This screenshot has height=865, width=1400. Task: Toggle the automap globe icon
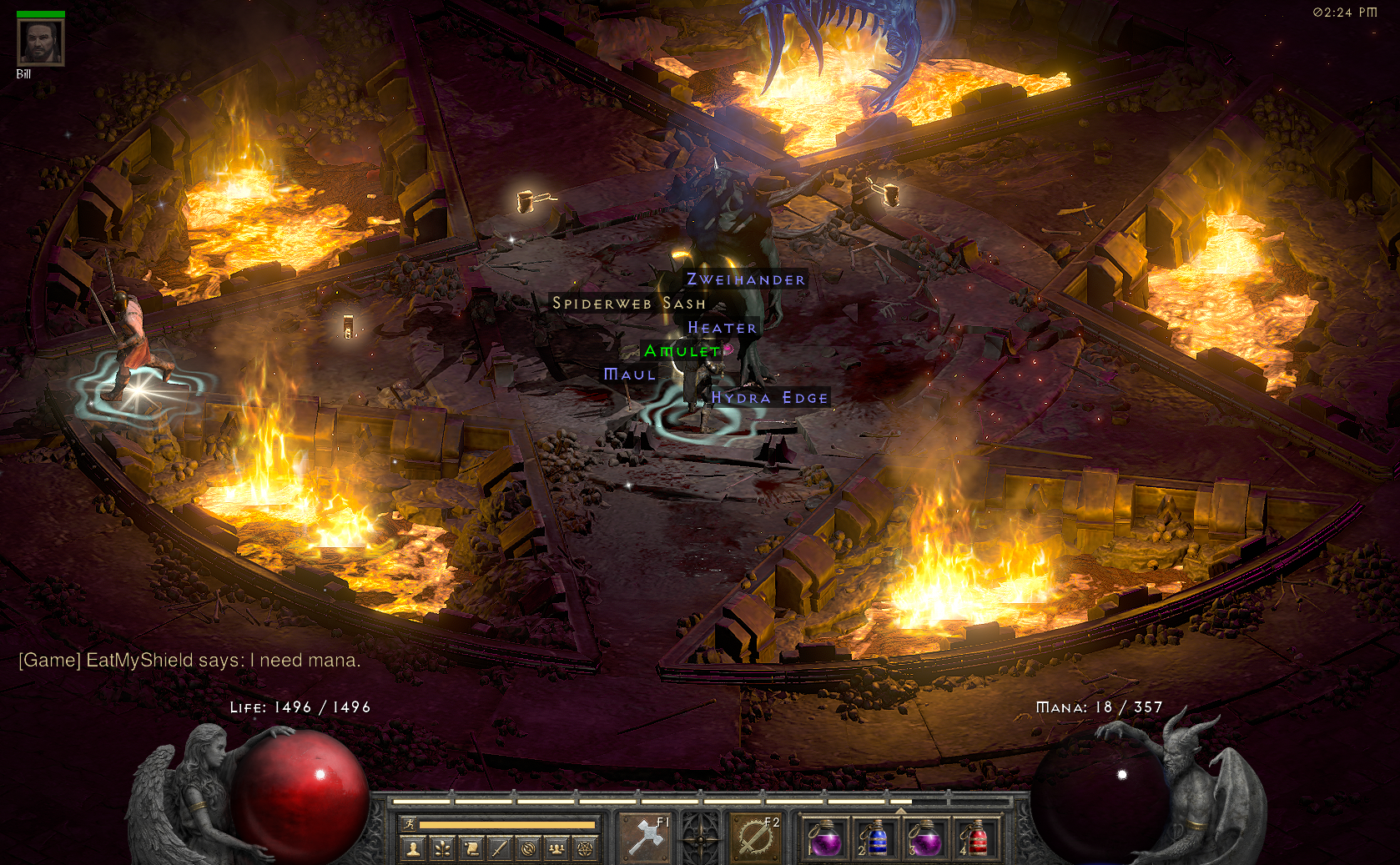(x=528, y=849)
